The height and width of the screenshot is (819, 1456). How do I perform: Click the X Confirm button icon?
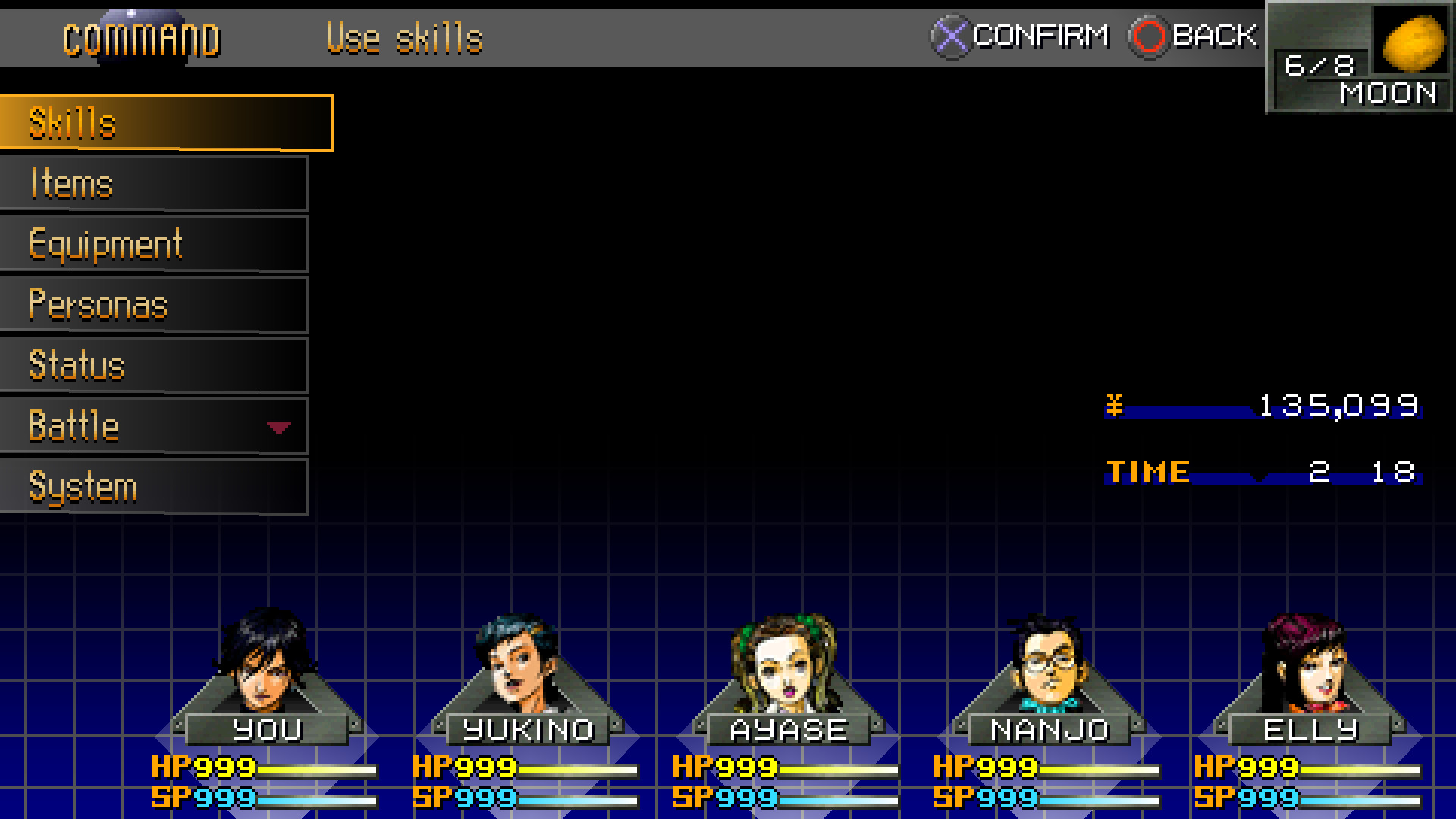pyautogui.click(x=950, y=34)
